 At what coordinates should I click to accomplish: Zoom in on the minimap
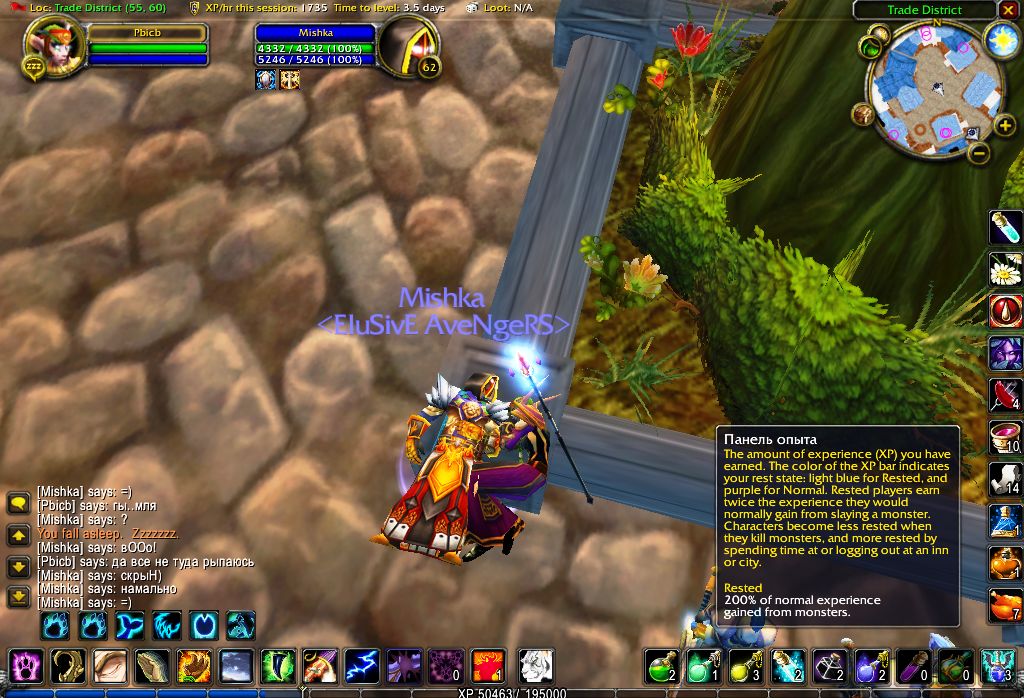click(x=1005, y=126)
